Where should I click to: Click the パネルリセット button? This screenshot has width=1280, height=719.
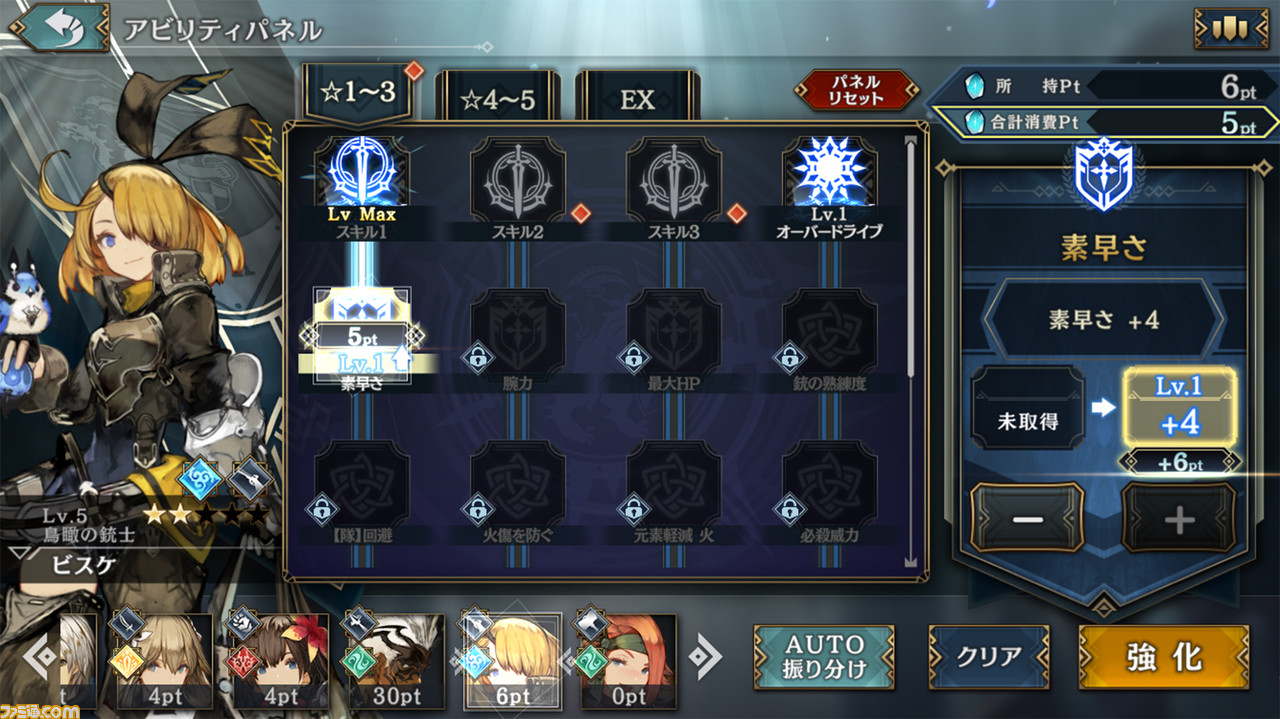tap(856, 90)
